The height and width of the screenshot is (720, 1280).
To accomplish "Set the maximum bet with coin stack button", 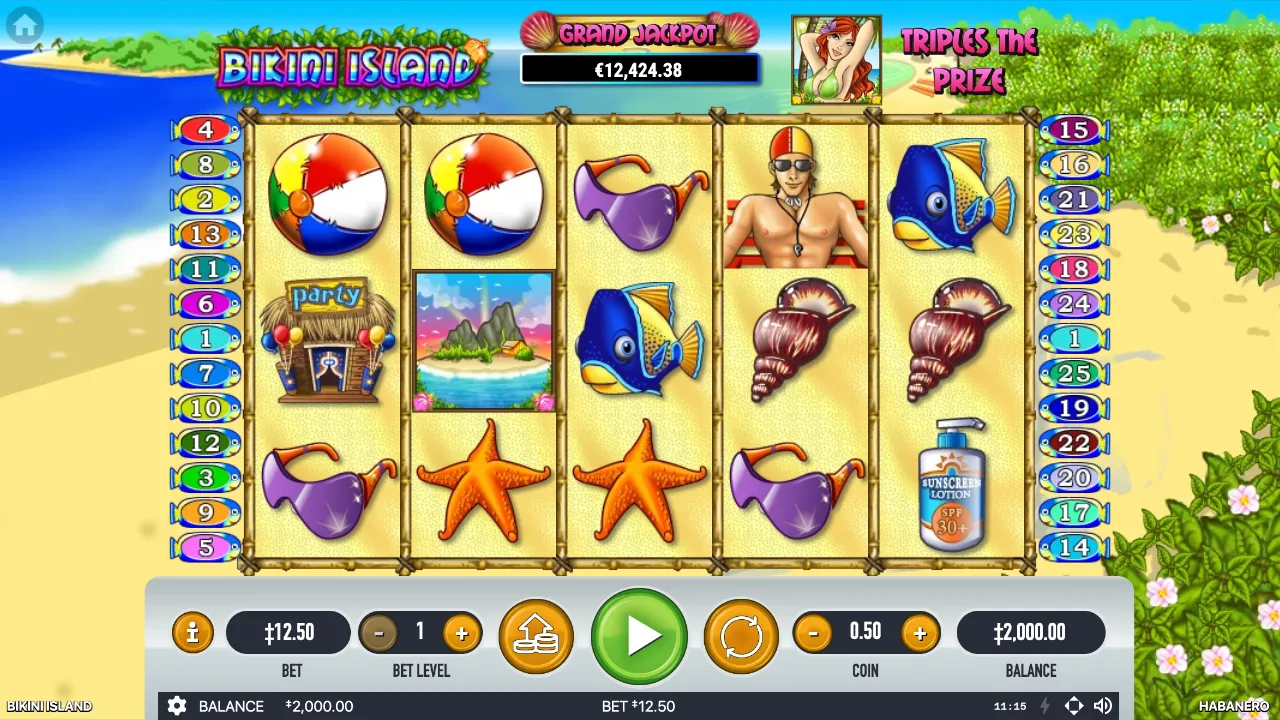I will point(535,636).
